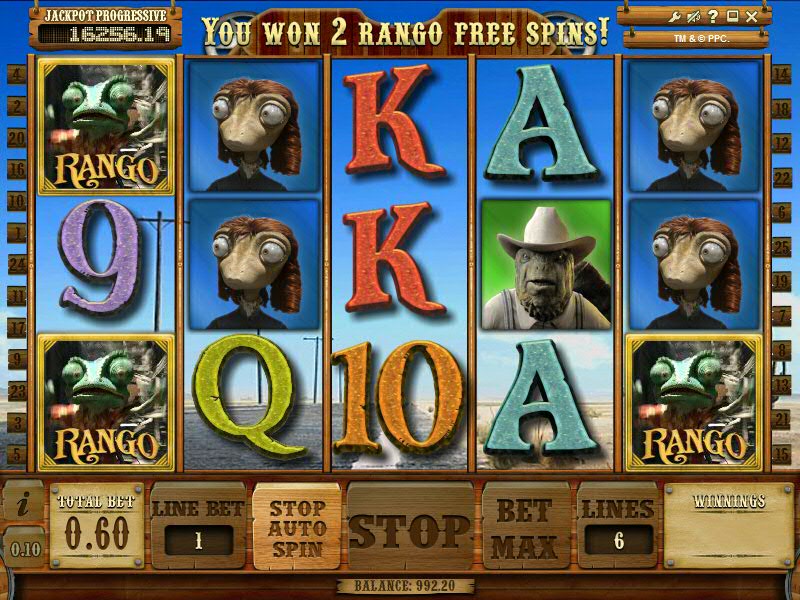Toggle fullscreen with the square window icon

(732, 16)
